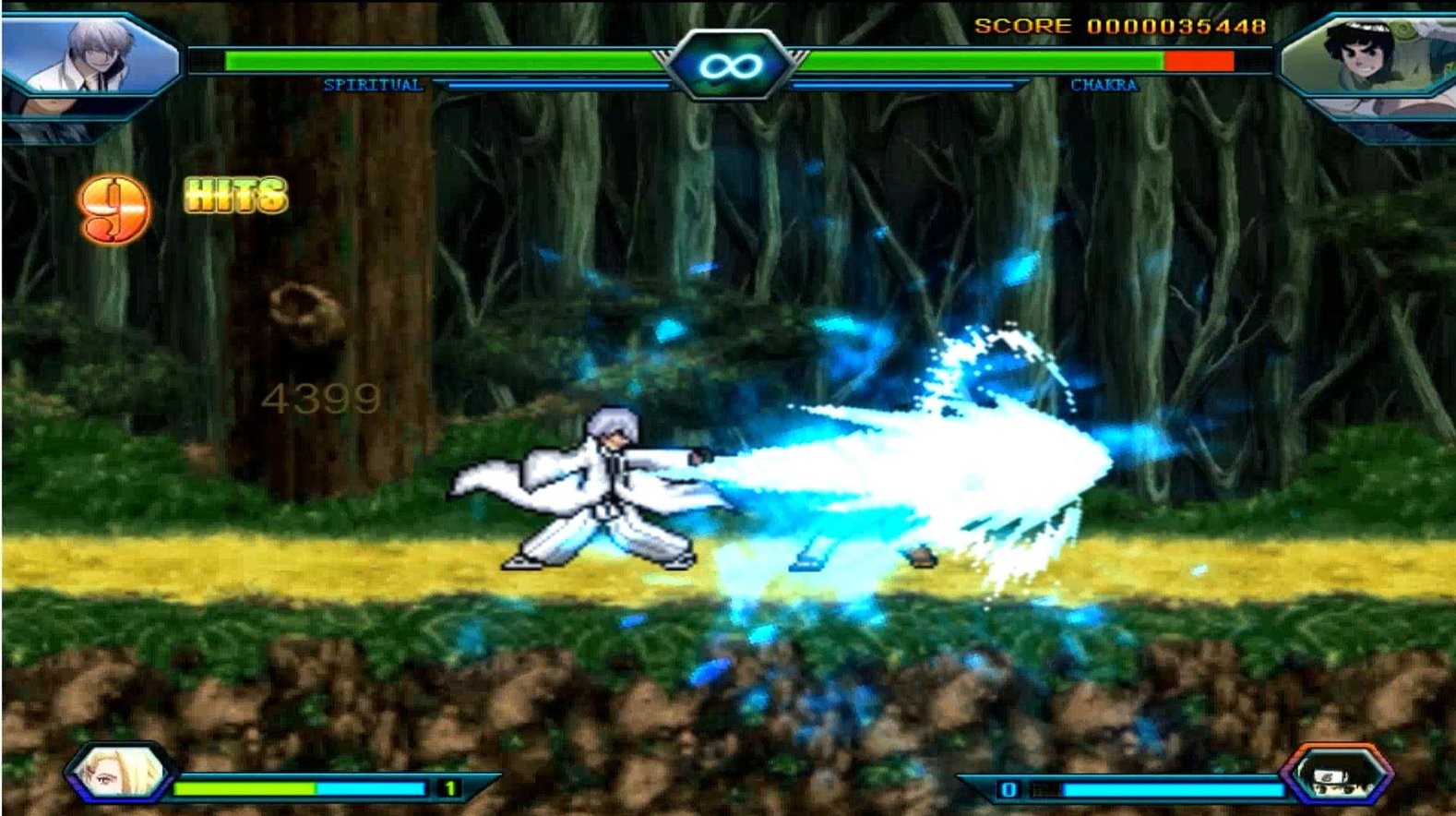Click the 0 counter on the right gauge

point(1009,789)
